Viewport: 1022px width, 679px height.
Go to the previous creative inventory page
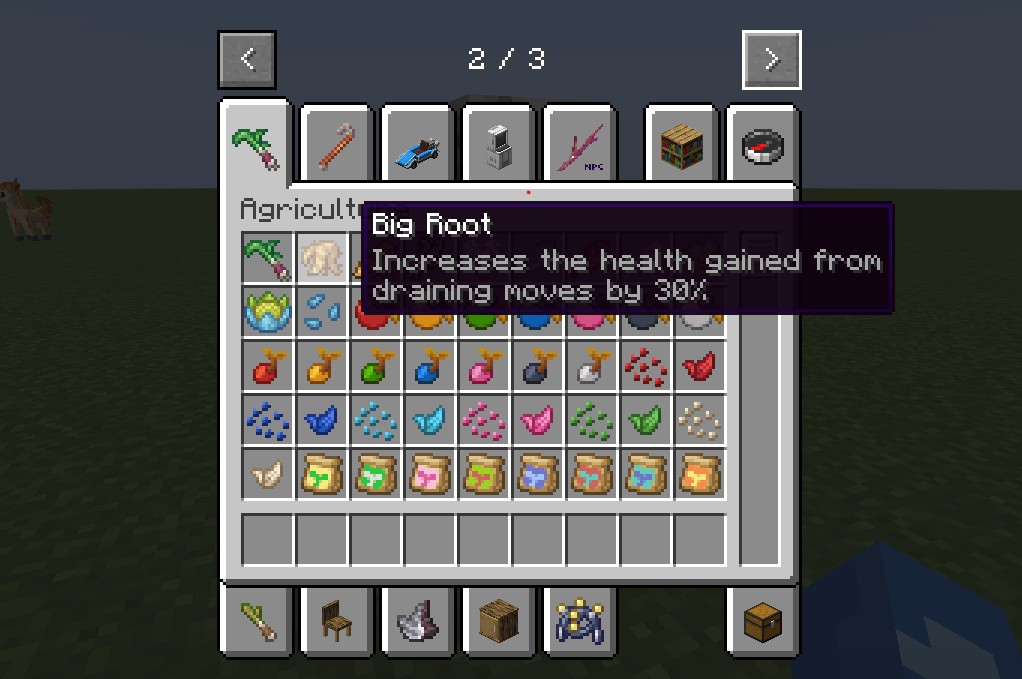[x=247, y=60]
